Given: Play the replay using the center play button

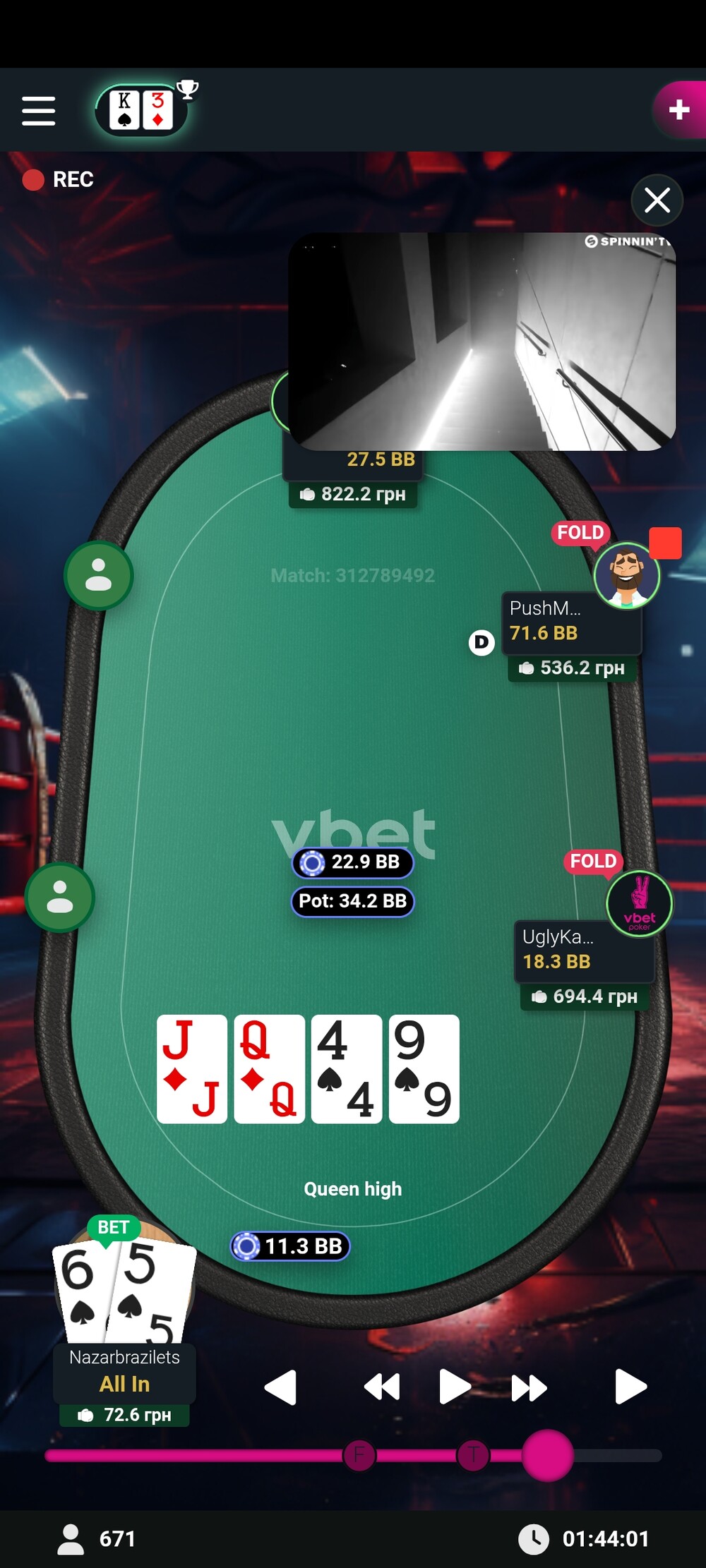Looking at the screenshot, I should (454, 1387).
